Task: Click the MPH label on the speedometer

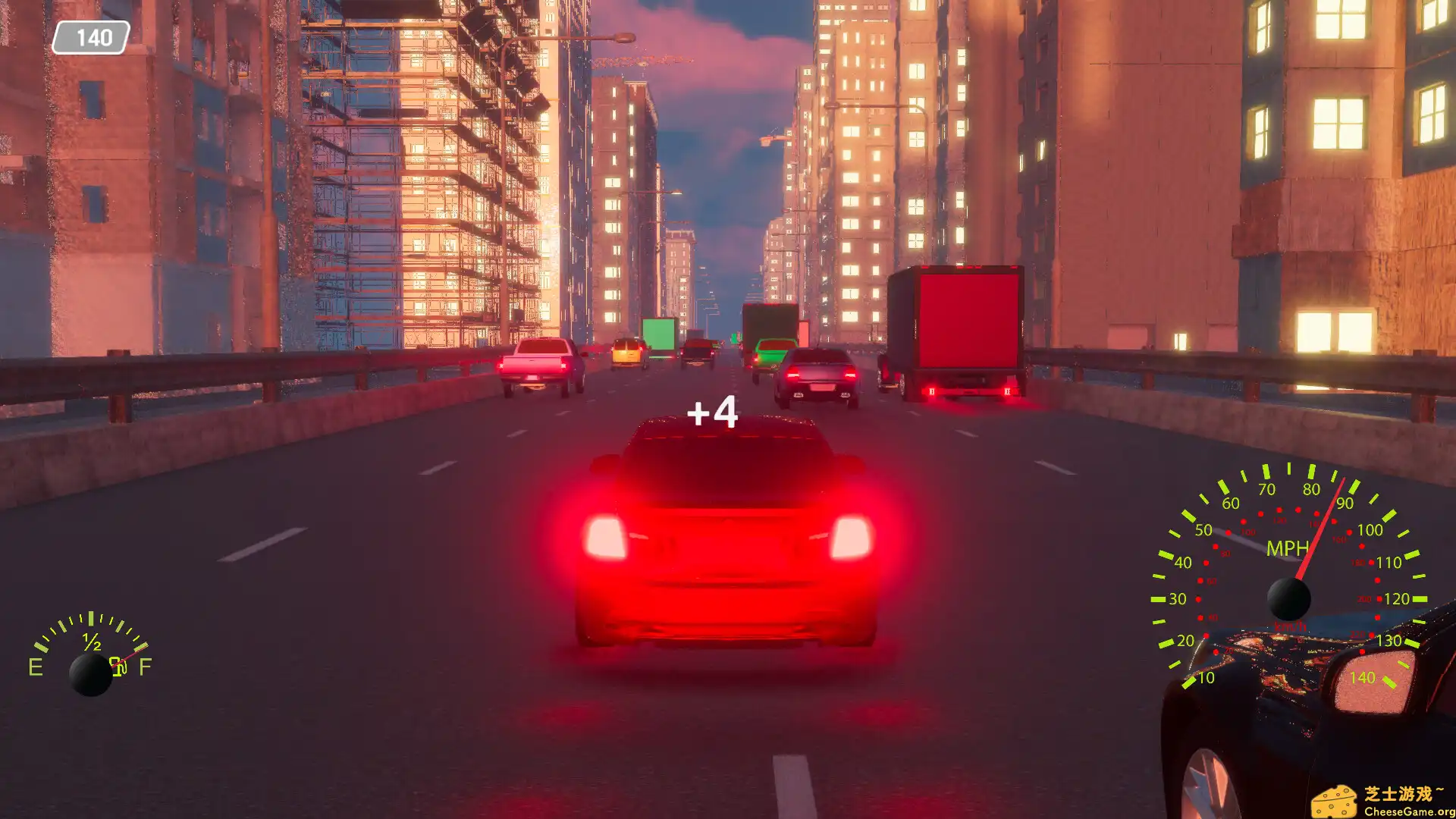Action: (x=1288, y=548)
